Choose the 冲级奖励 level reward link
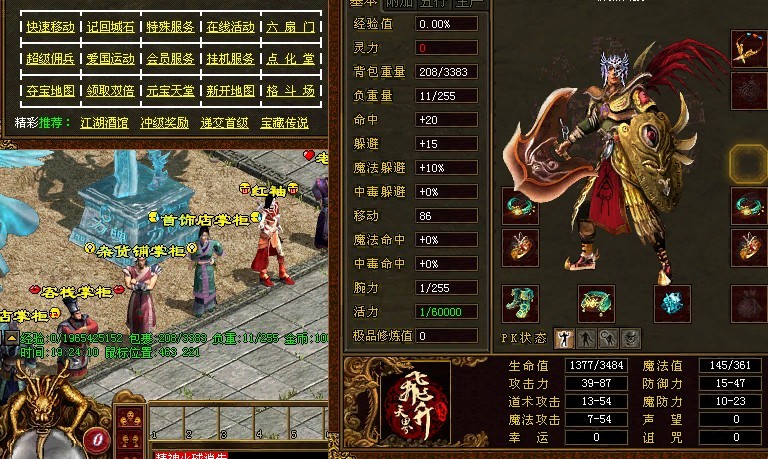 tap(164, 124)
